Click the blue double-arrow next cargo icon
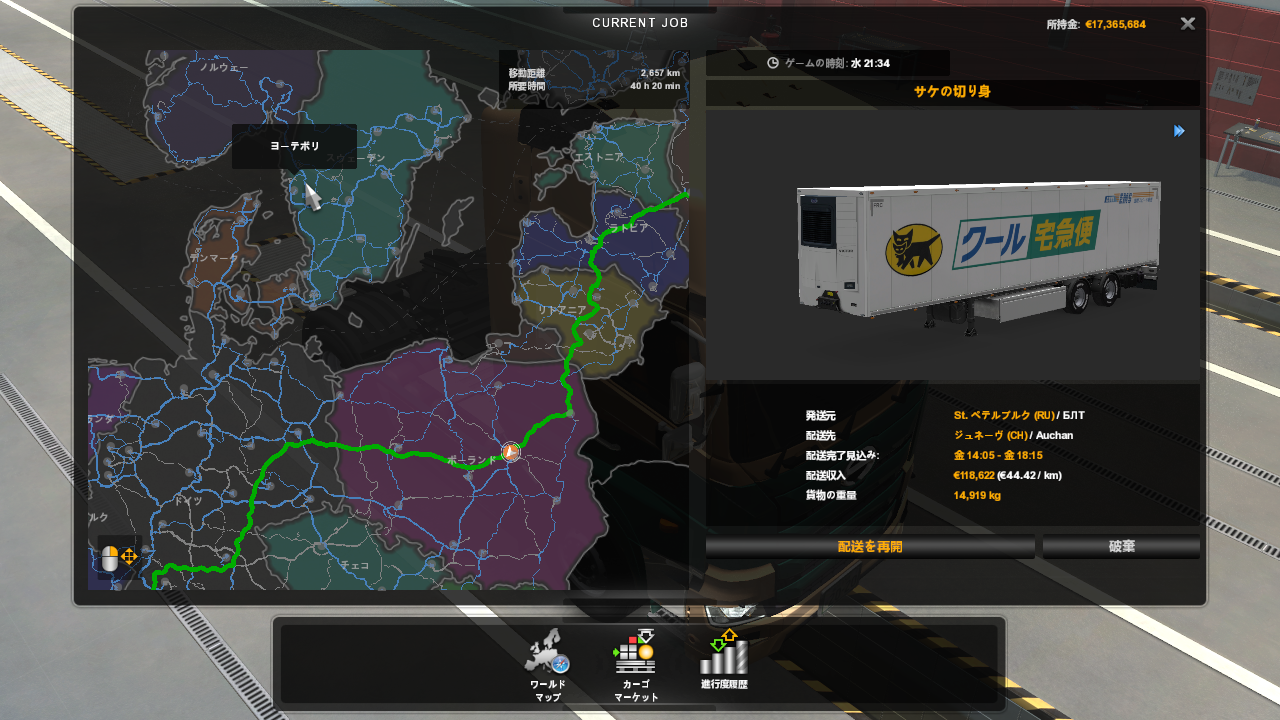Screen dimensions: 1280x720 click(1179, 131)
